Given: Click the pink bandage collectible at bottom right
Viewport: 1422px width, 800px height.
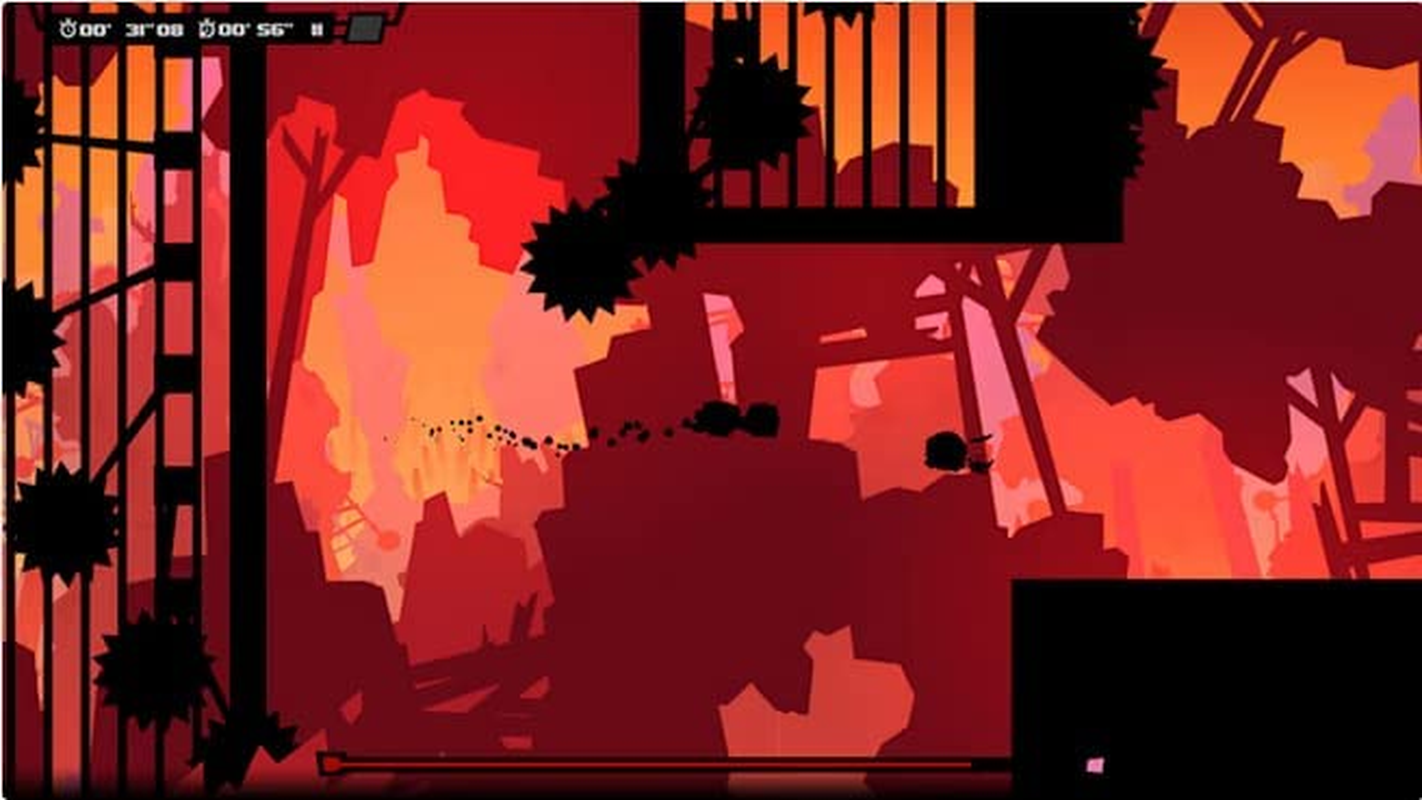Looking at the screenshot, I should (1097, 765).
